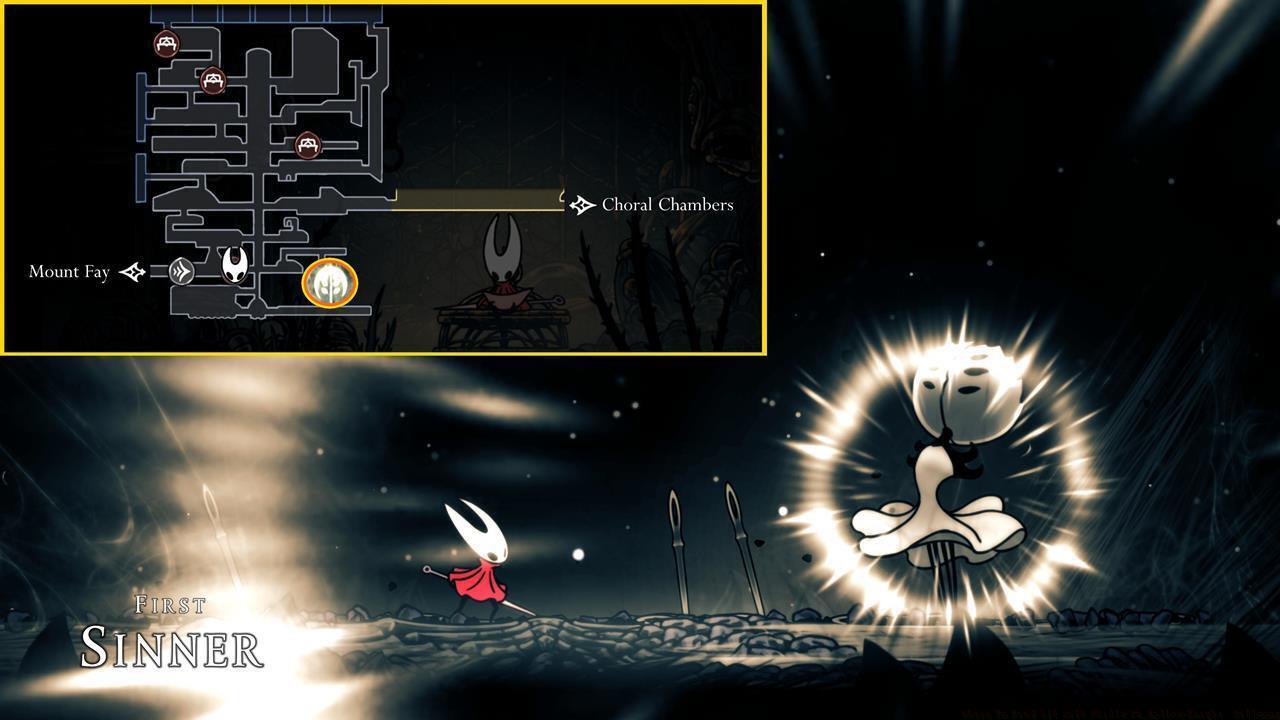The width and height of the screenshot is (1280, 720).
Task: Click the Mount Fay location label
Action: [69, 271]
